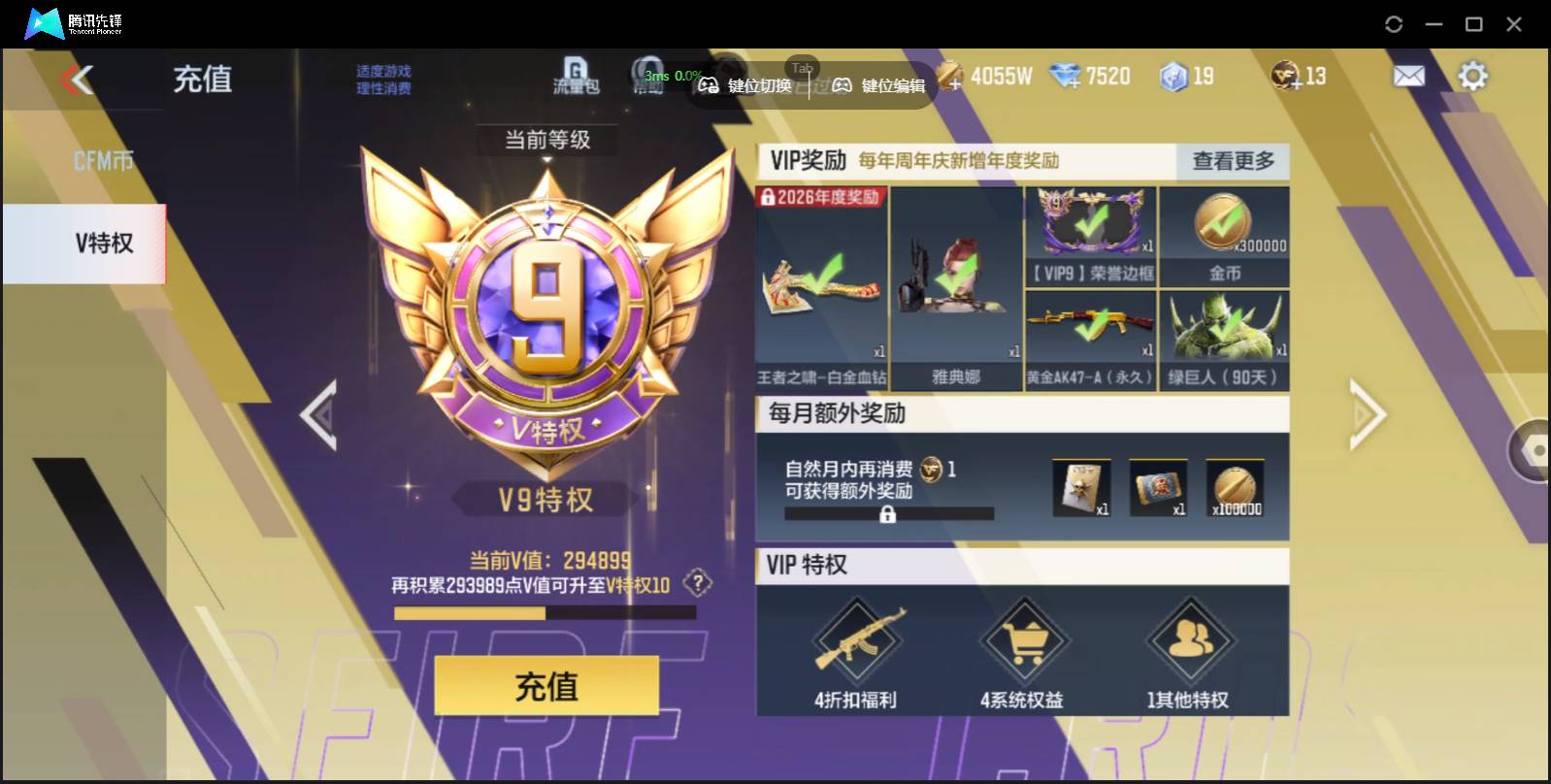Go to previous VIP level with left arrow
Image resolution: width=1551 pixels, height=784 pixels.
(320, 414)
